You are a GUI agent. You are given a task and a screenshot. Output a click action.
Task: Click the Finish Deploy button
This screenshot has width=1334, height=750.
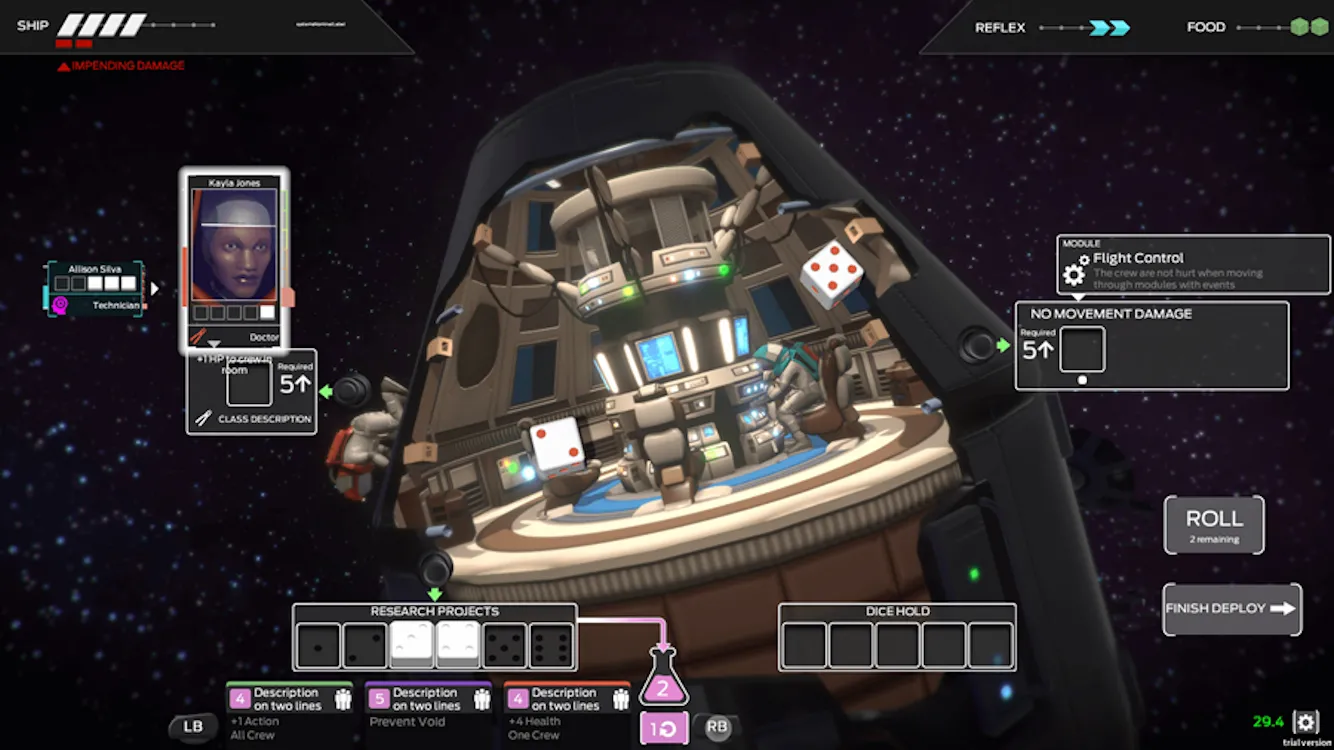pos(1232,608)
